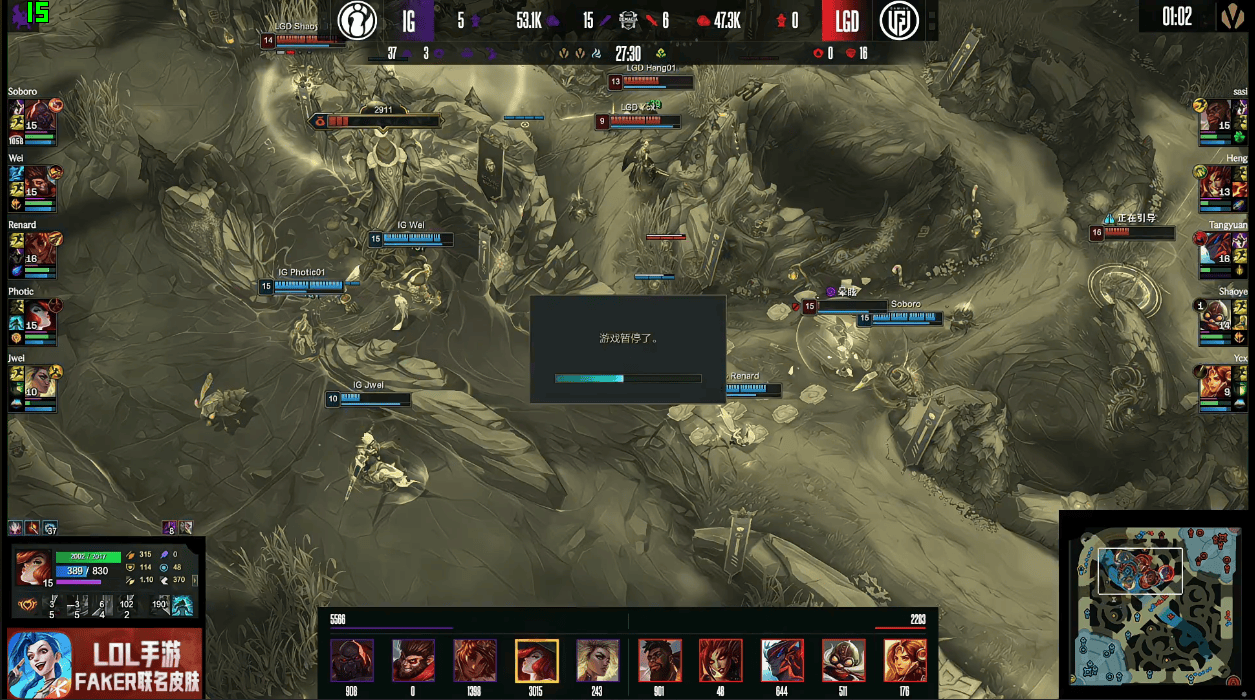
Task: Expand the champion stats panel arrow
Action: (x=195, y=580)
